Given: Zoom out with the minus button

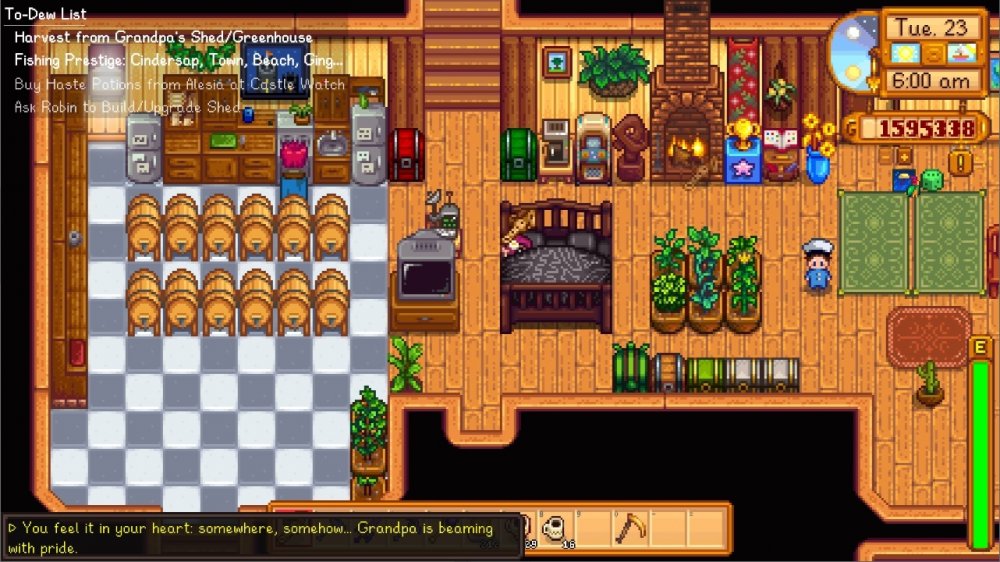Looking at the screenshot, I should click(x=887, y=157).
